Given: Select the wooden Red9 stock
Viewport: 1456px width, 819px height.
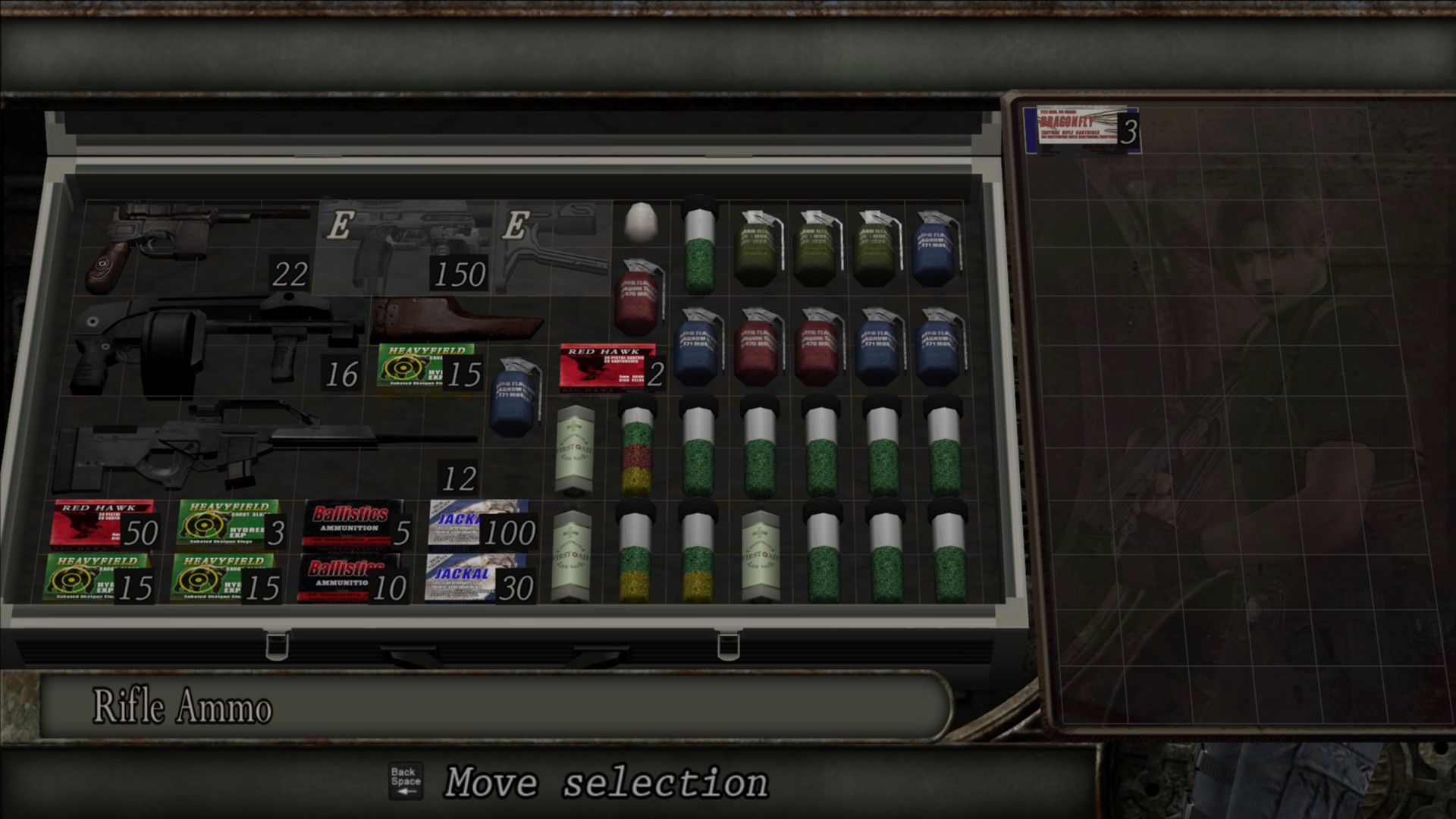Looking at the screenshot, I should (x=455, y=318).
